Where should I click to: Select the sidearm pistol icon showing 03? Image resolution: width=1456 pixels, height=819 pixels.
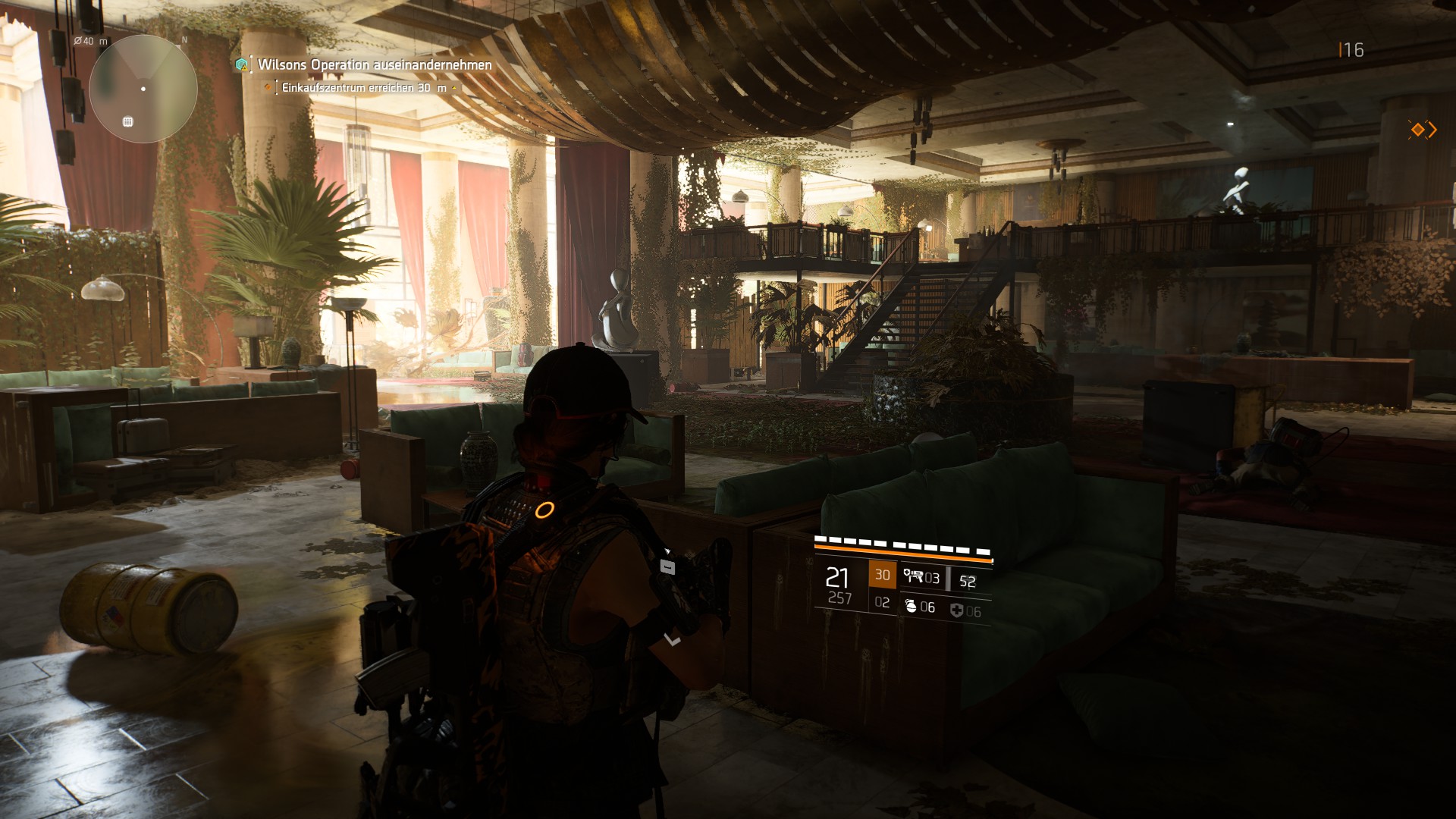click(916, 578)
